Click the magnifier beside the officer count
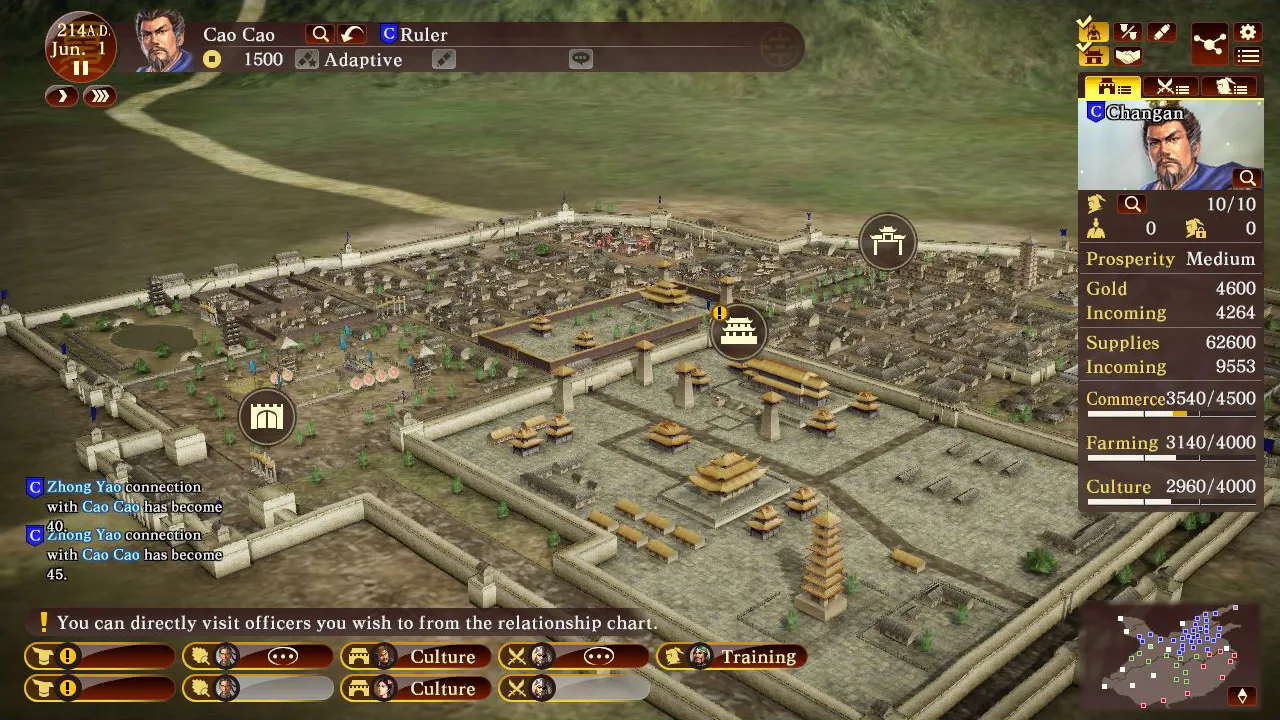The width and height of the screenshot is (1280, 720). click(1132, 204)
